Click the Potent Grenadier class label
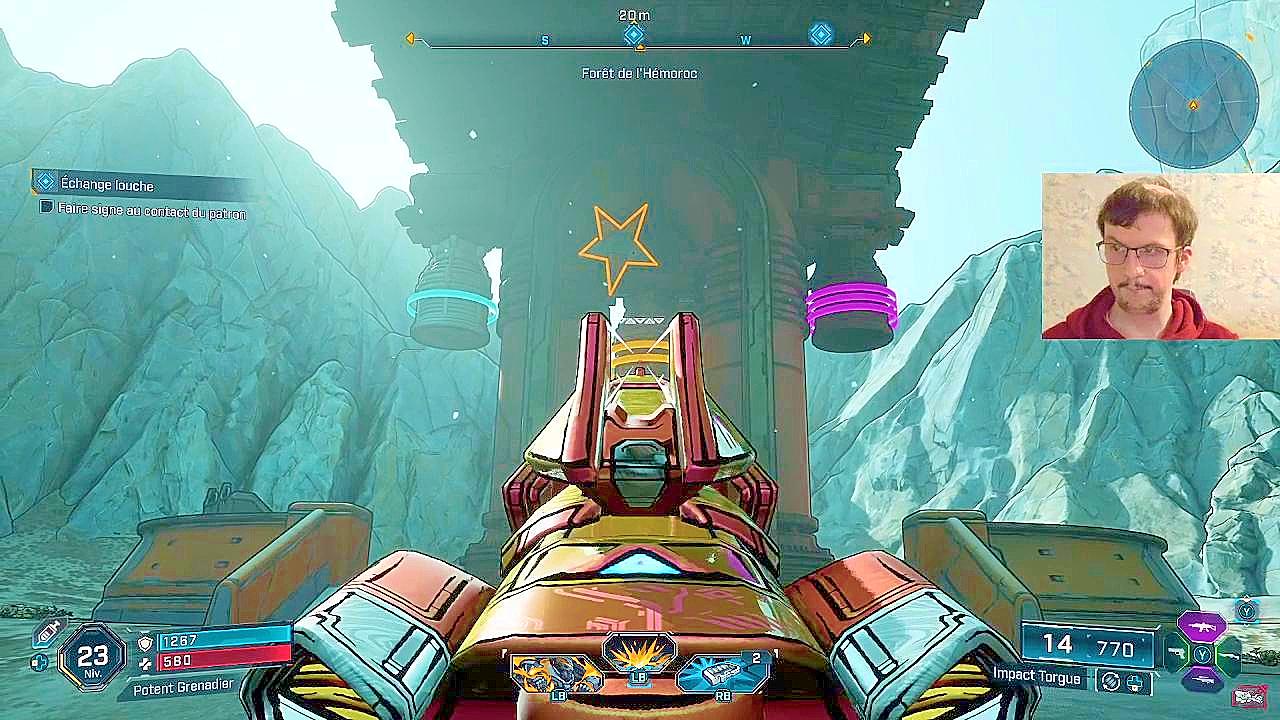The image size is (1280, 720). click(x=183, y=688)
